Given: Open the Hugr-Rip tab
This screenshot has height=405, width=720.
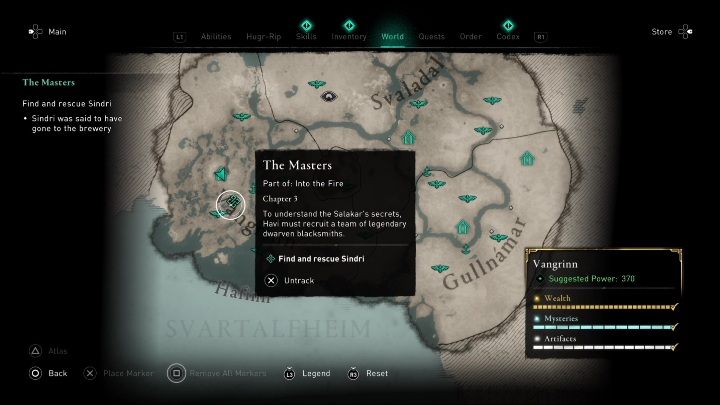Looking at the screenshot, I should pyautogui.click(x=265, y=36).
